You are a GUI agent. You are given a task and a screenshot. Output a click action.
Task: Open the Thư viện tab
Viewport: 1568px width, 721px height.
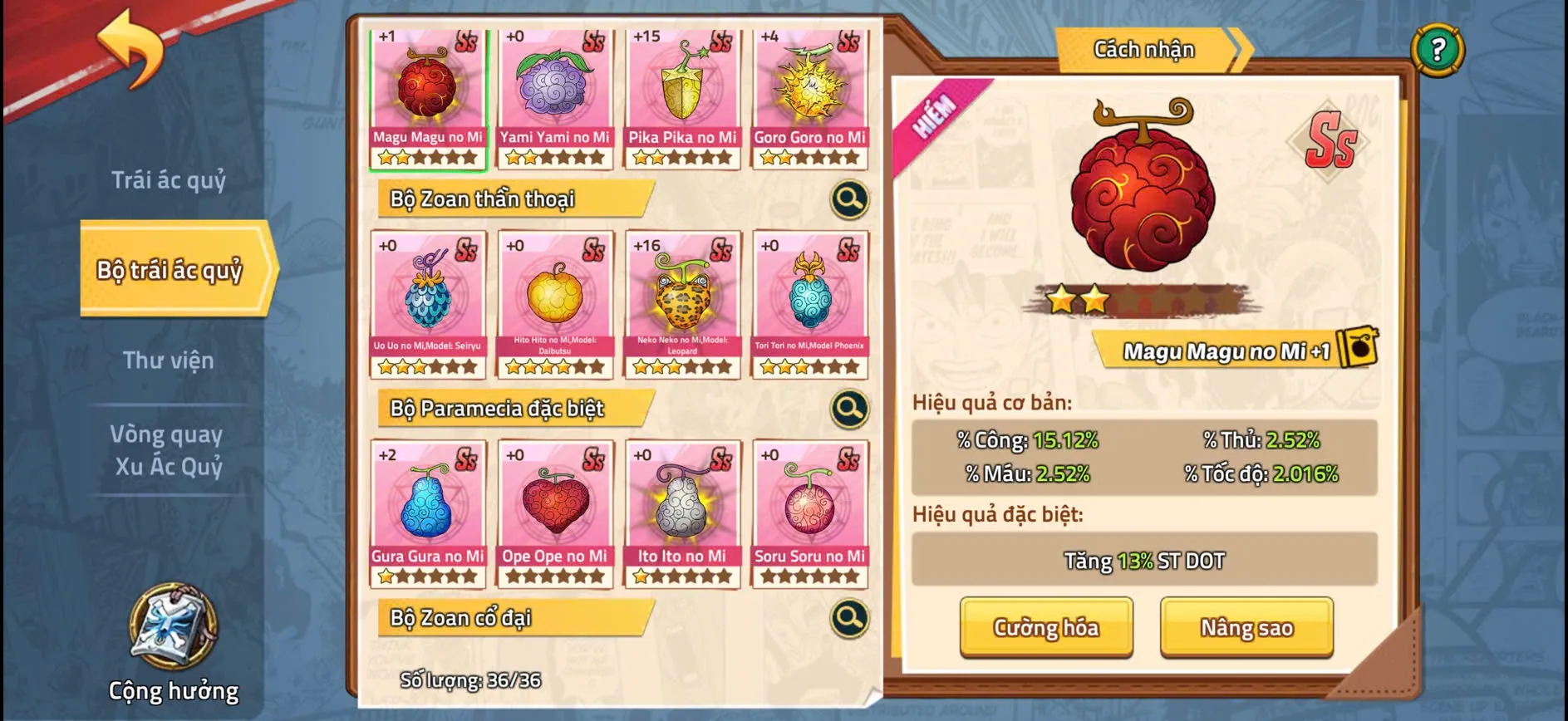point(169,360)
